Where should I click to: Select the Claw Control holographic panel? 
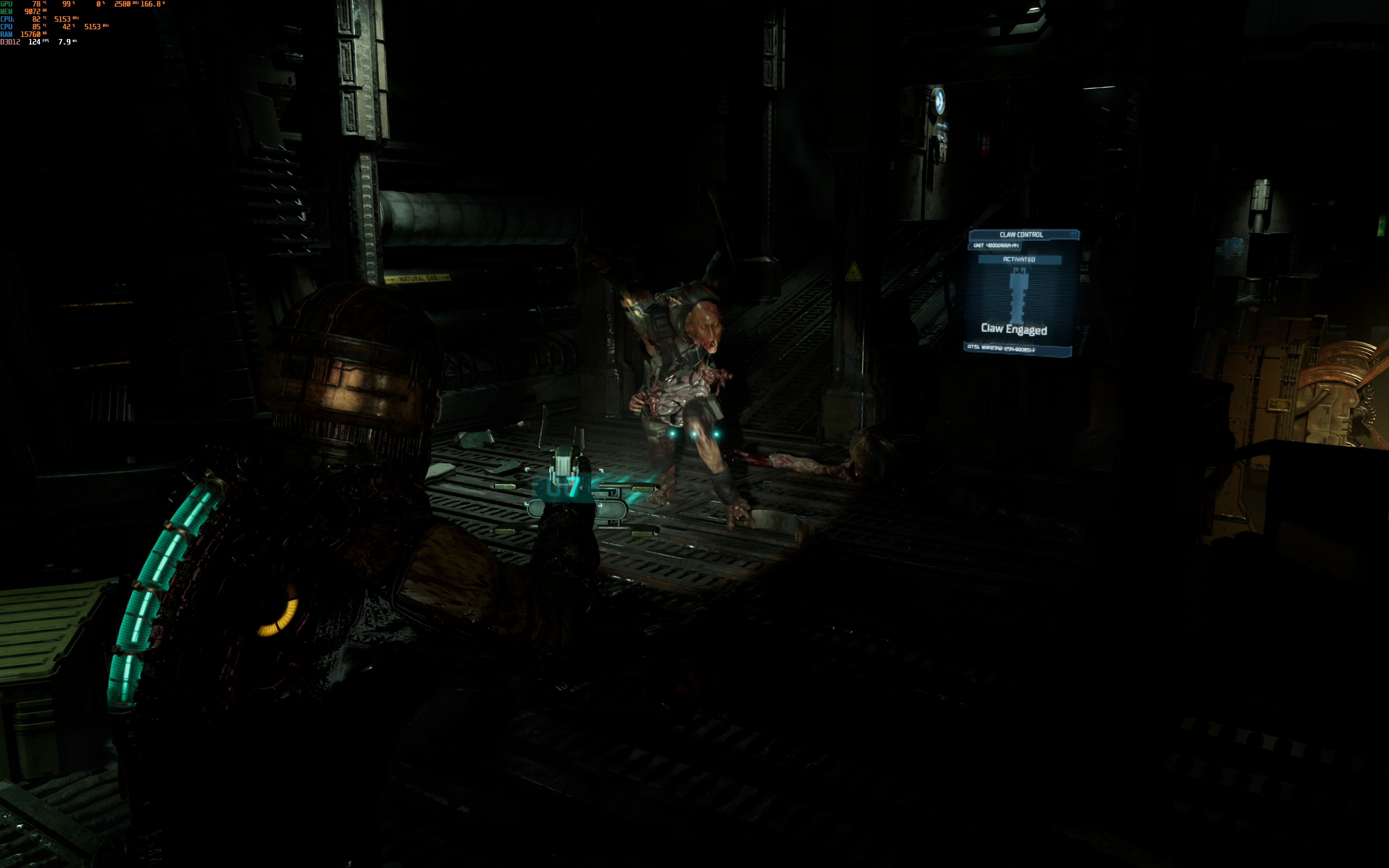click(x=1020, y=293)
